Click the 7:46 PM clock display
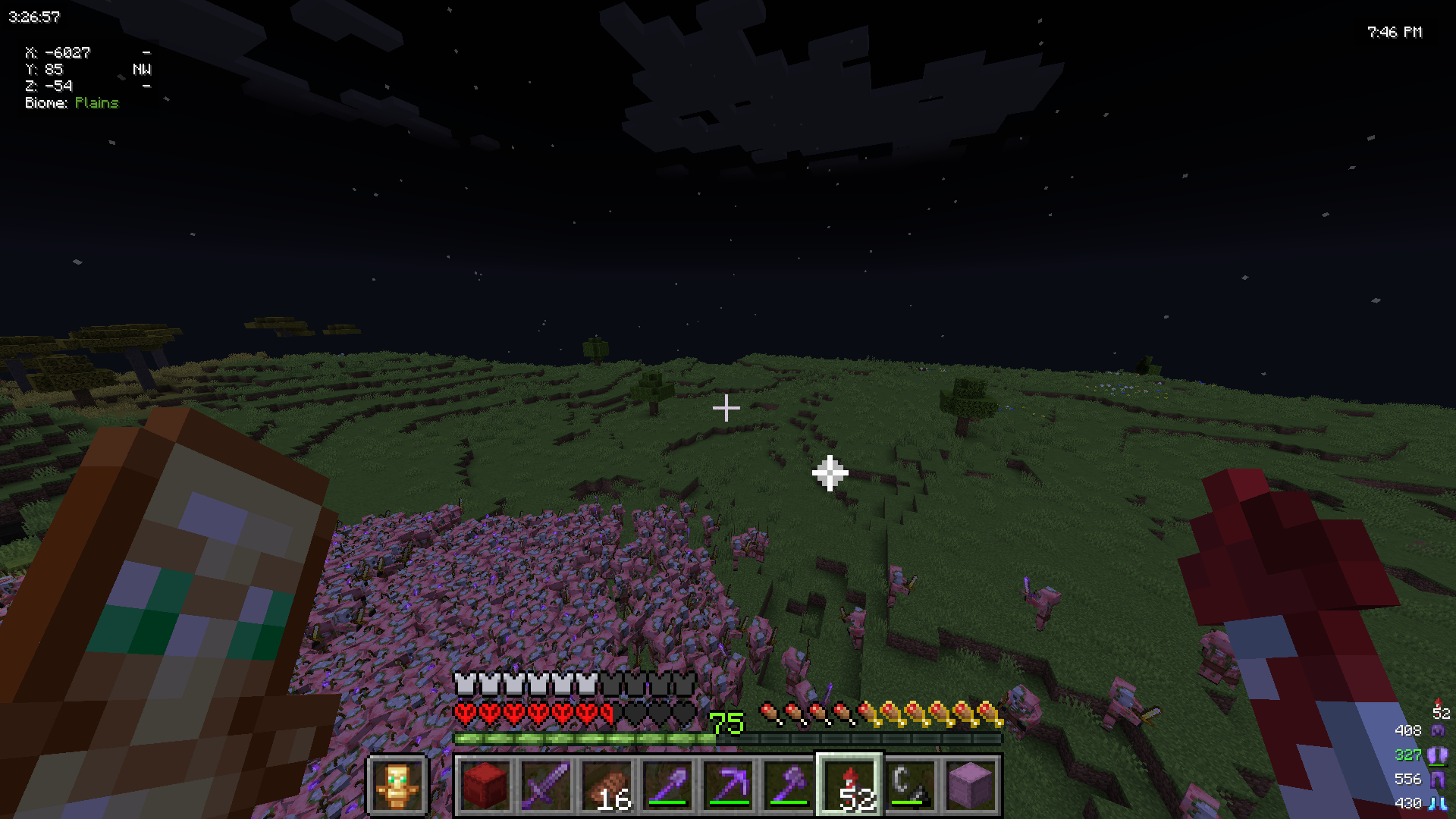 coord(1394,33)
